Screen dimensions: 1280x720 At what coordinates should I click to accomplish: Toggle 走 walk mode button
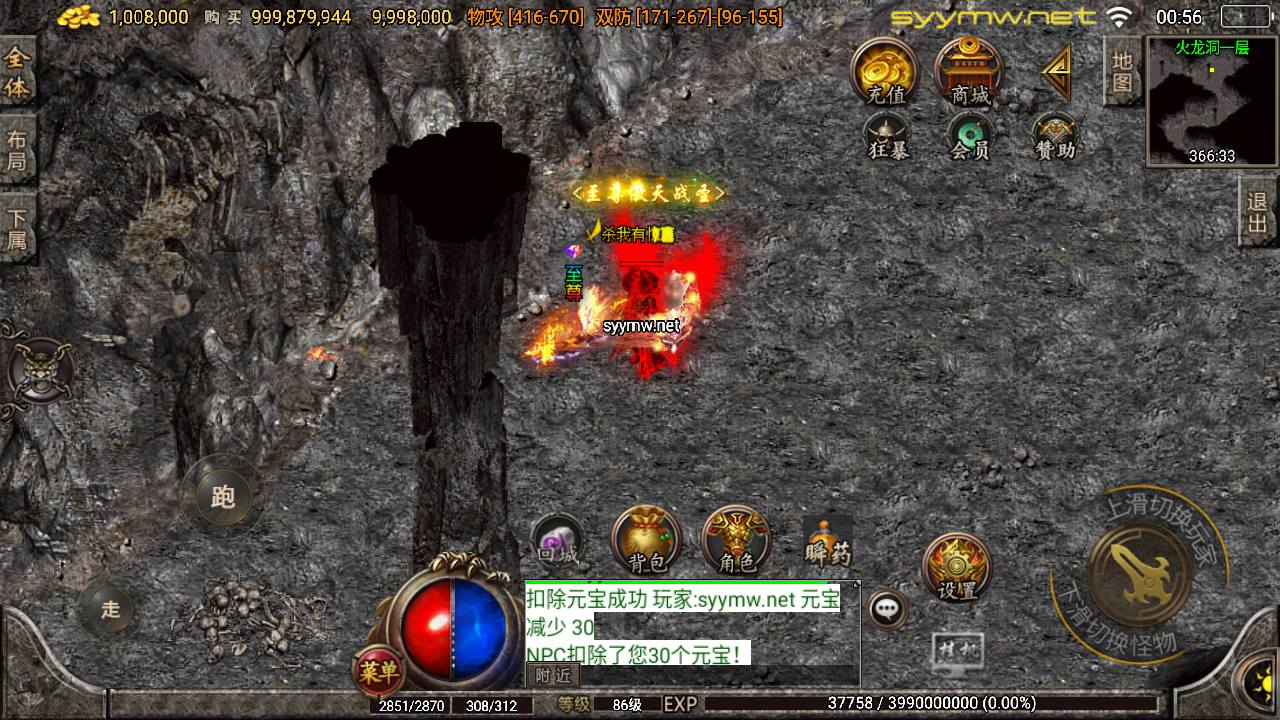click(110, 609)
